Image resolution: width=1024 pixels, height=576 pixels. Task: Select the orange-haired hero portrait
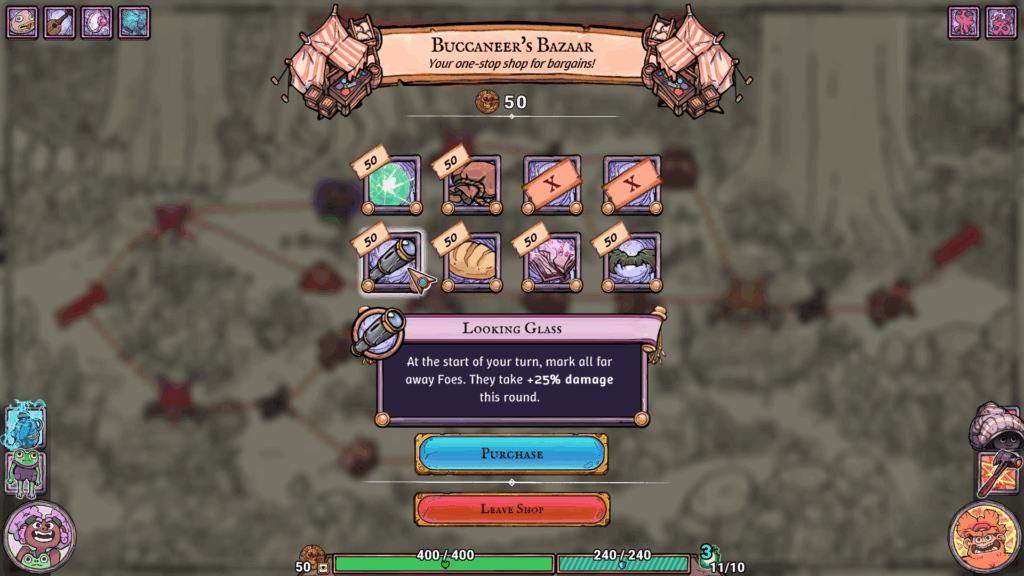point(984,538)
